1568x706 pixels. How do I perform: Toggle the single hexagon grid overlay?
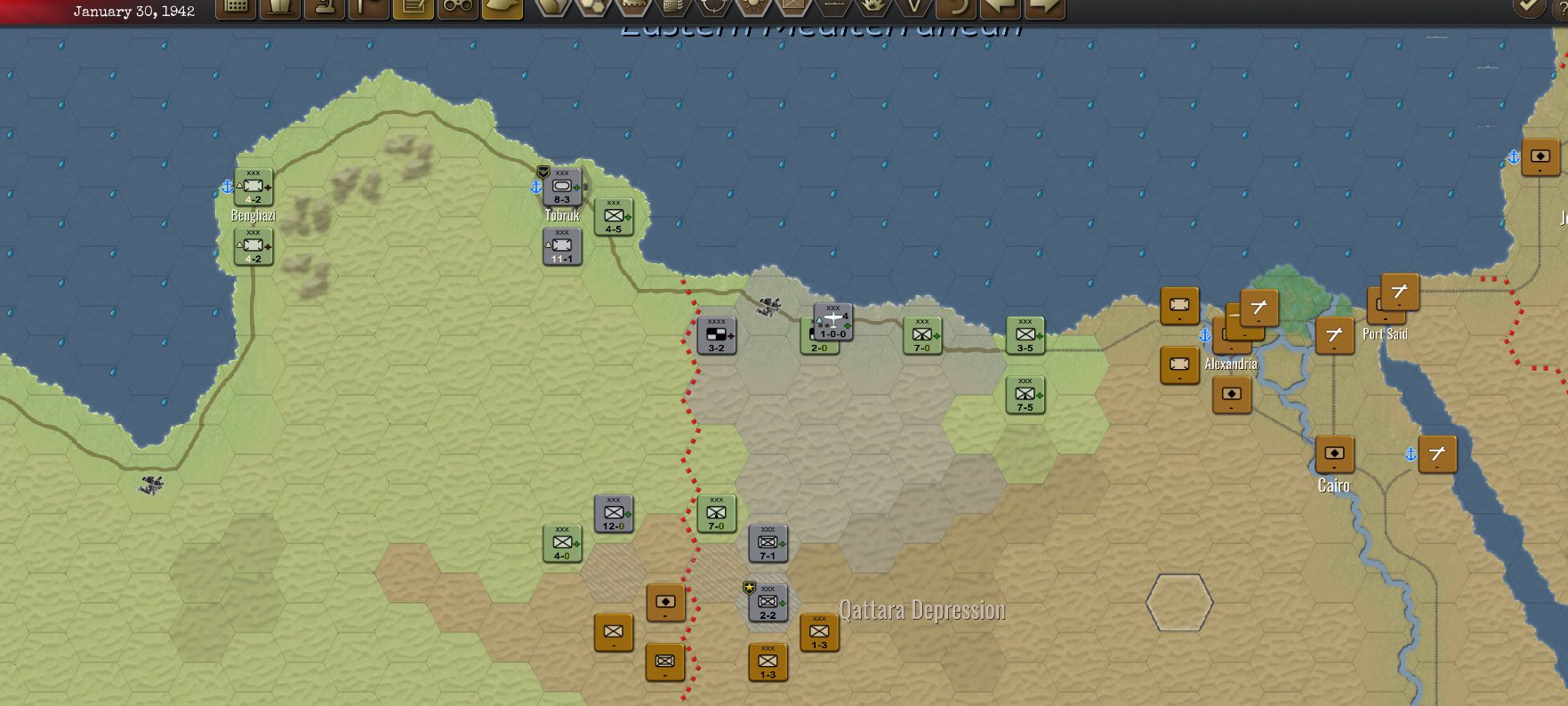[x=551, y=9]
